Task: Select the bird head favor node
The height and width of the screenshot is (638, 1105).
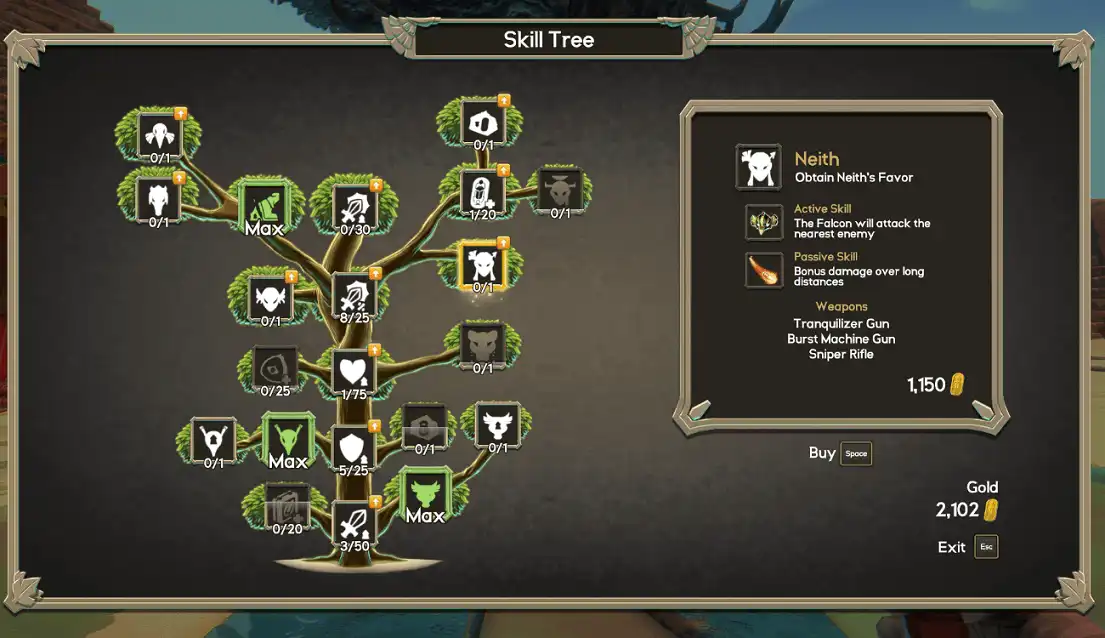Action: tap(159, 135)
